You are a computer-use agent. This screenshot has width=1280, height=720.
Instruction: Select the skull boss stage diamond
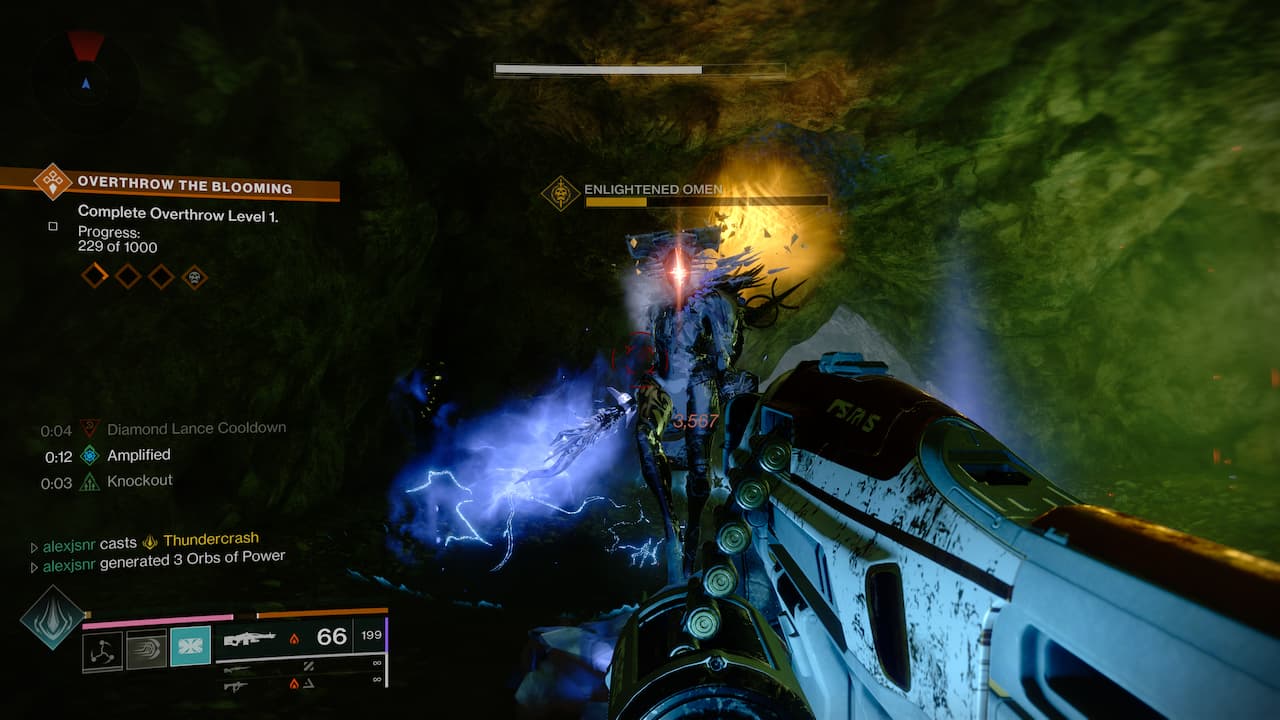click(x=195, y=276)
